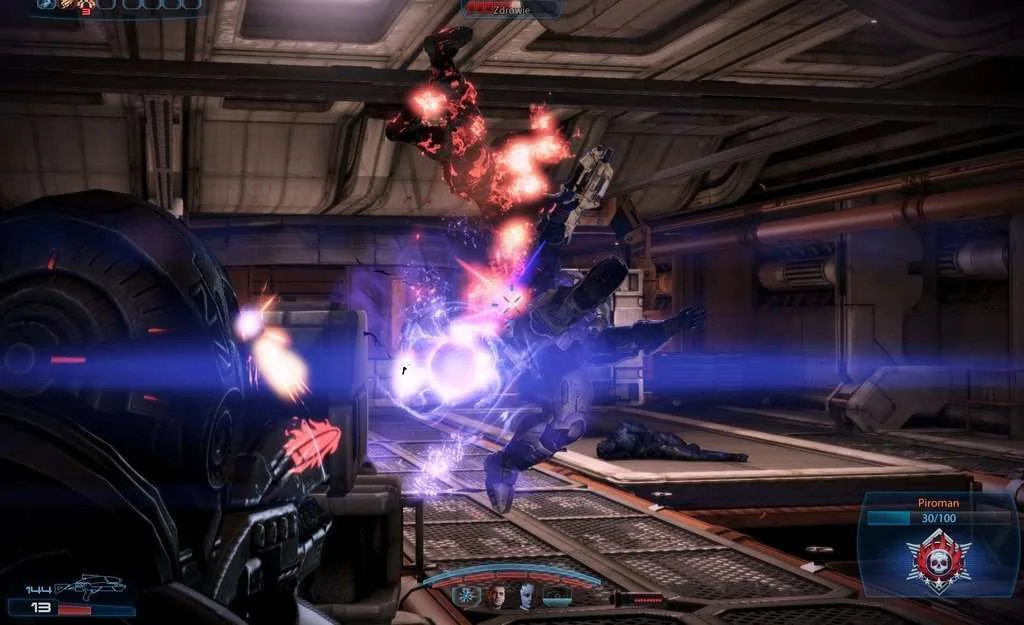Select the blue asari squadmate portrait

click(527, 598)
